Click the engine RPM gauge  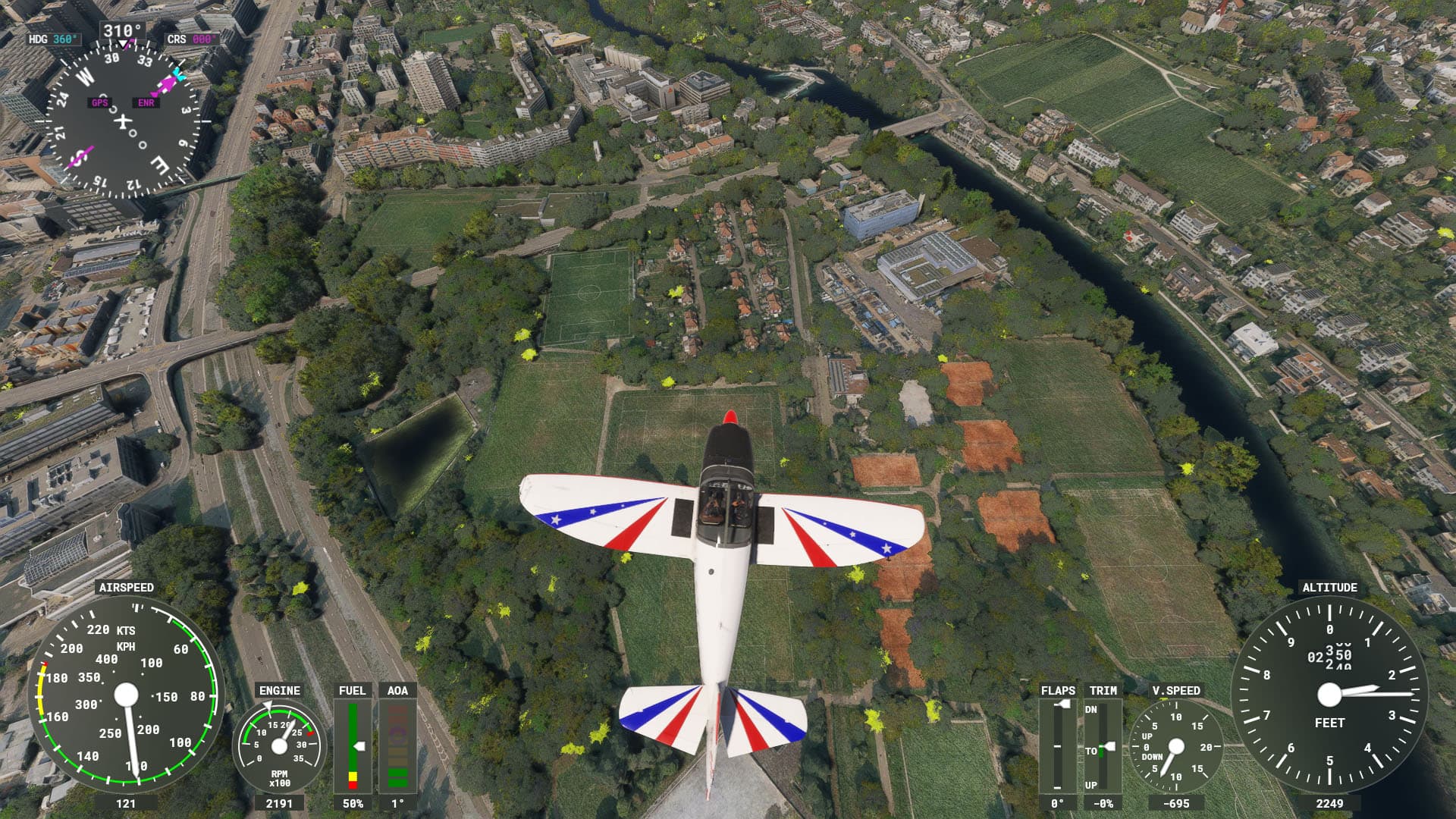click(279, 746)
